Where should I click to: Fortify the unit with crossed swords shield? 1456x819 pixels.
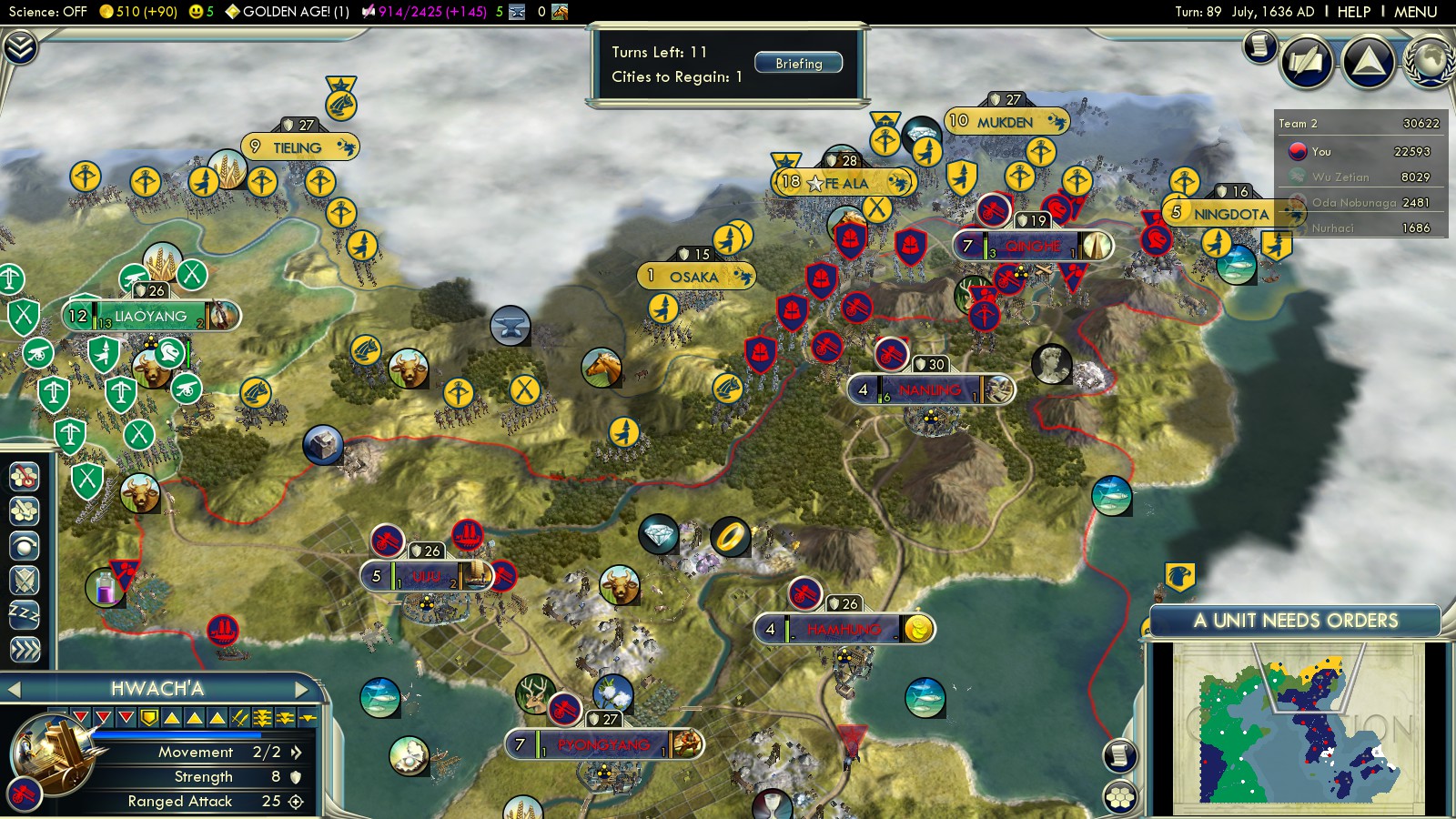(x=25, y=580)
